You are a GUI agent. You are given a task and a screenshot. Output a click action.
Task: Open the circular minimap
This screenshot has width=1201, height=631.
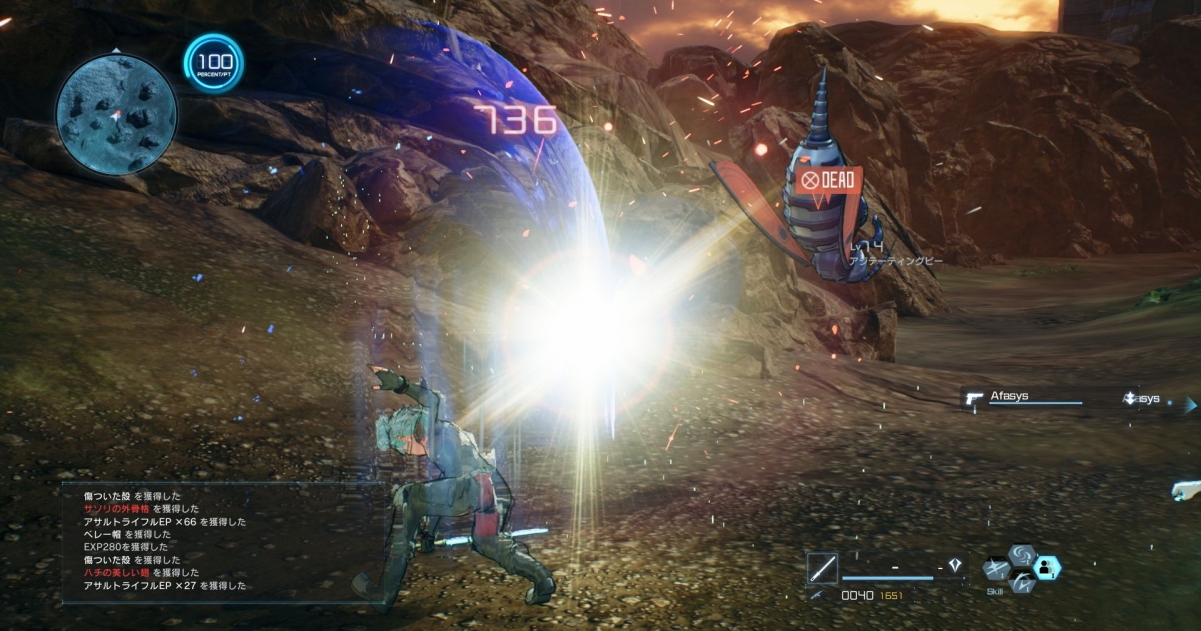(116, 111)
